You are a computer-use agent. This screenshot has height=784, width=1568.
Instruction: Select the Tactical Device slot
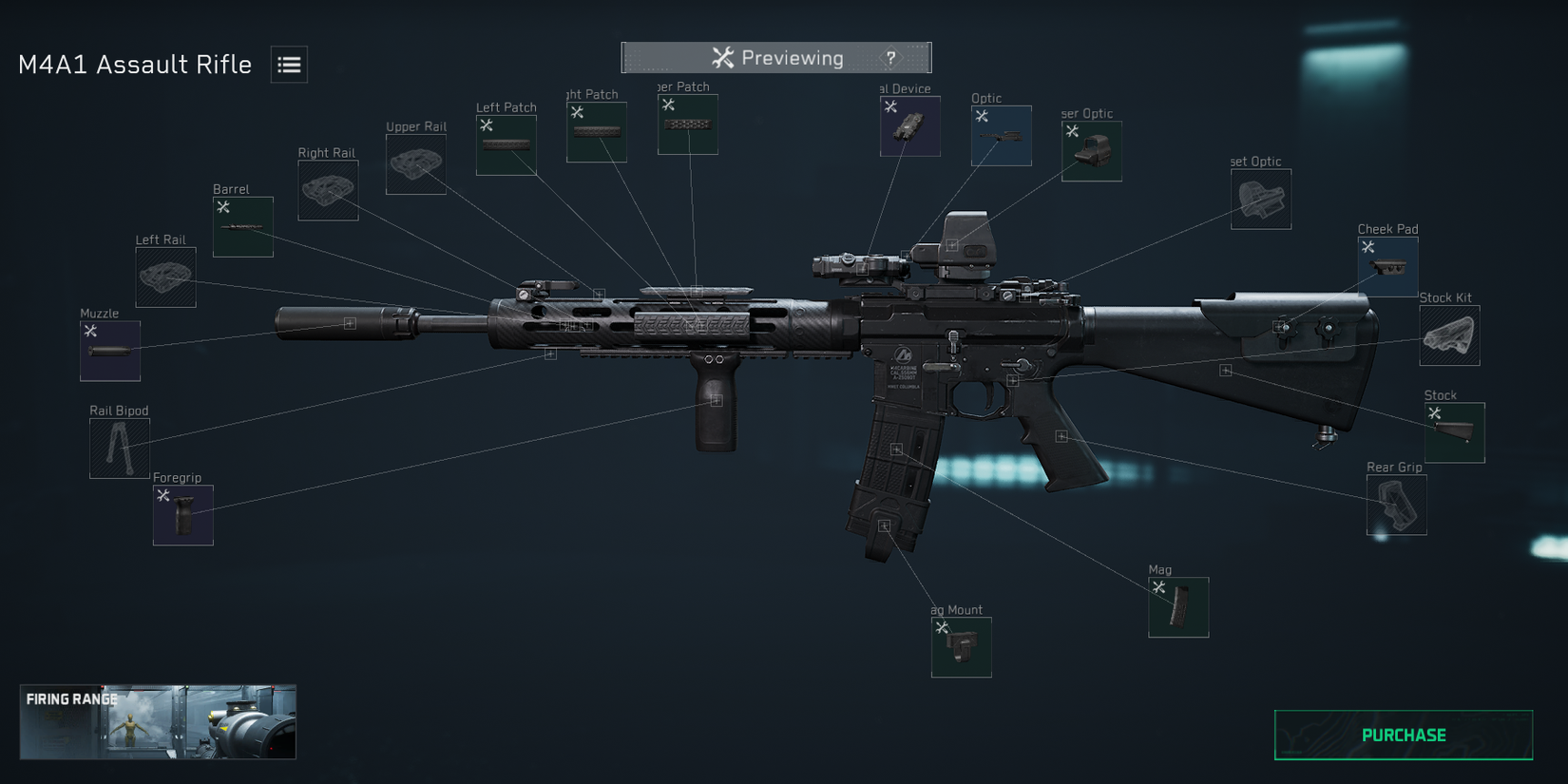[x=908, y=124]
